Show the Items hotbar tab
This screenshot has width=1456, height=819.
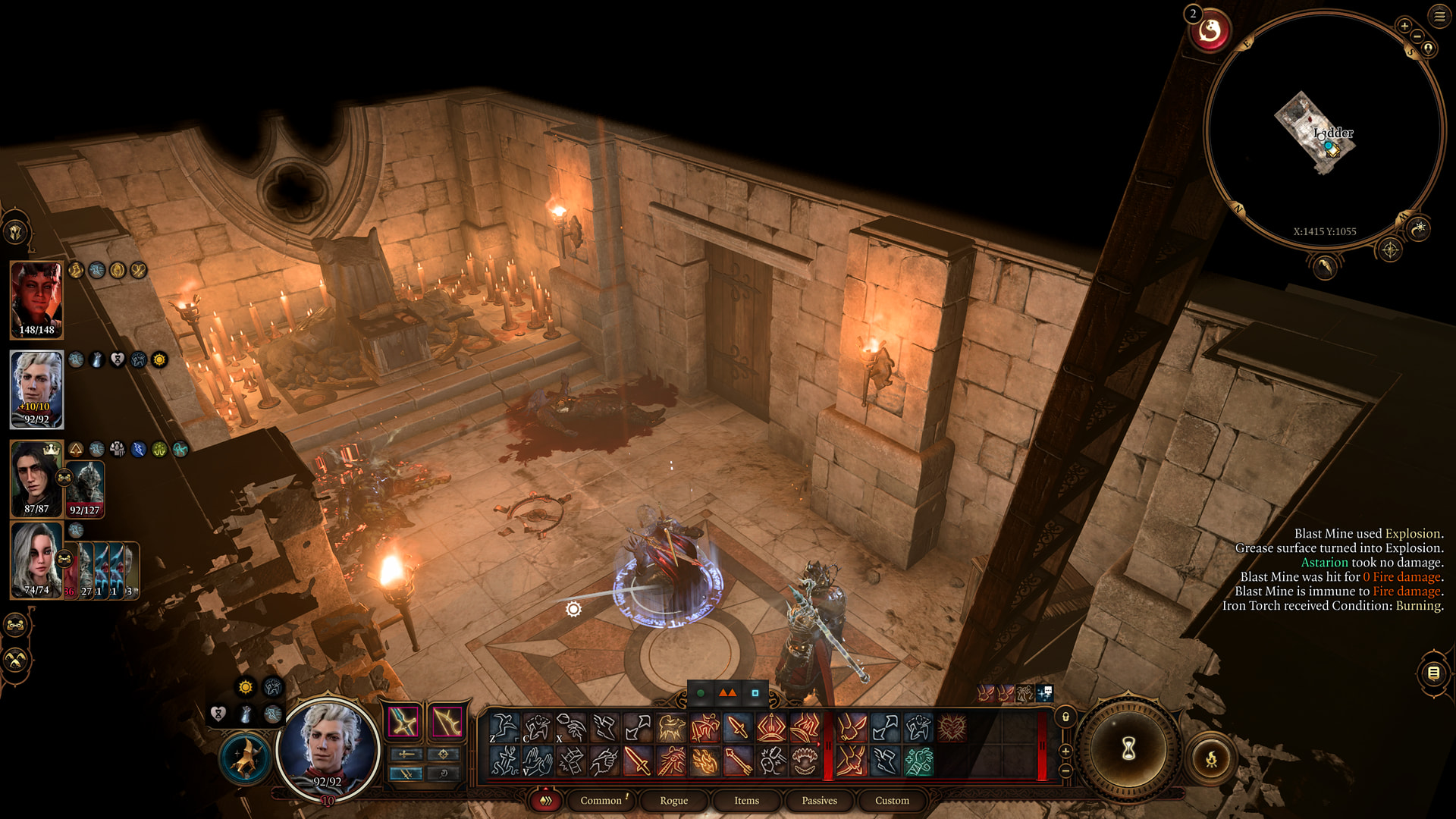pos(746,800)
